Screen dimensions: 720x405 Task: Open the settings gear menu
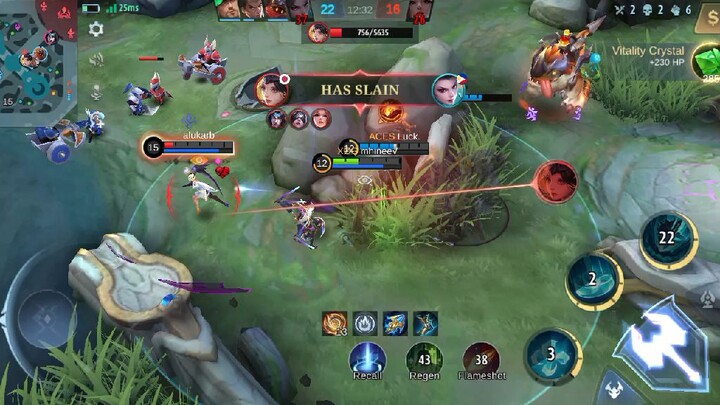[96, 29]
